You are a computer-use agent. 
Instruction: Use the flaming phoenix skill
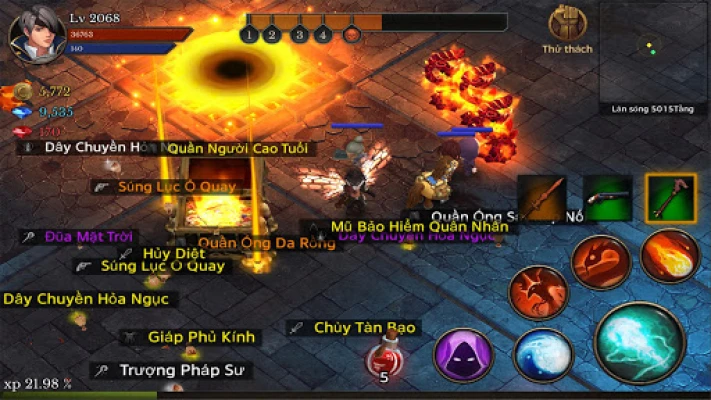(538, 292)
